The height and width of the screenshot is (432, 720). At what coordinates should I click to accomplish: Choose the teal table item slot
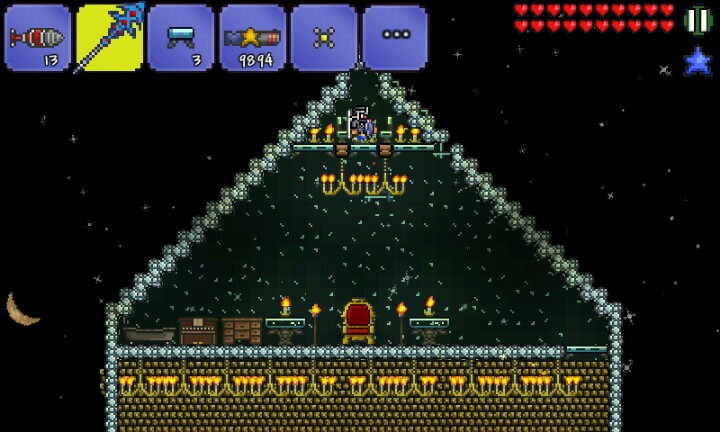tap(181, 38)
